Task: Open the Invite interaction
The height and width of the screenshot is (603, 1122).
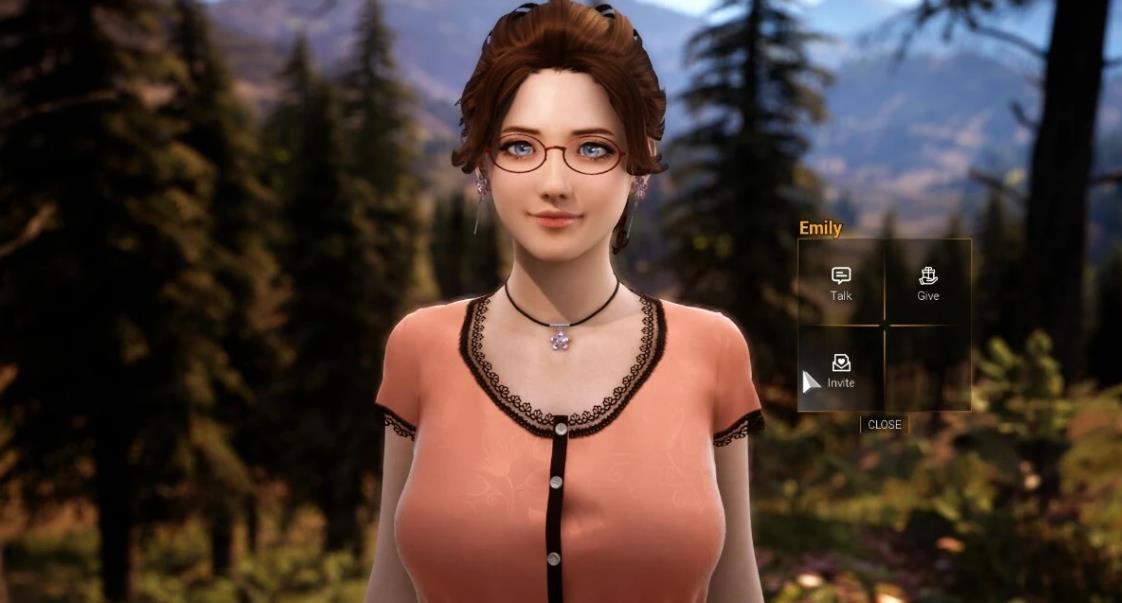Action: tap(841, 370)
